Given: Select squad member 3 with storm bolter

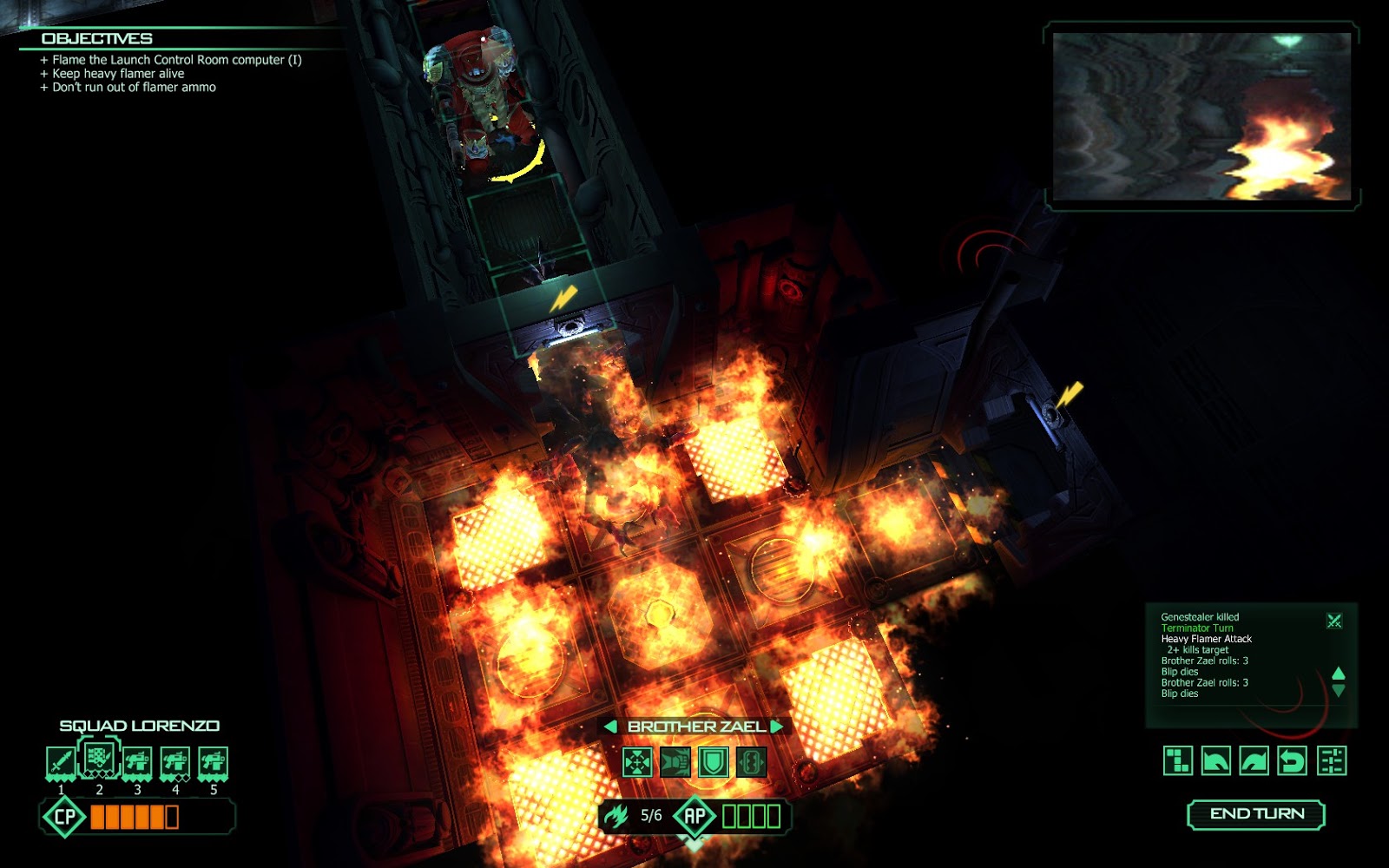Looking at the screenshot, I should click(x=137, y=763).
